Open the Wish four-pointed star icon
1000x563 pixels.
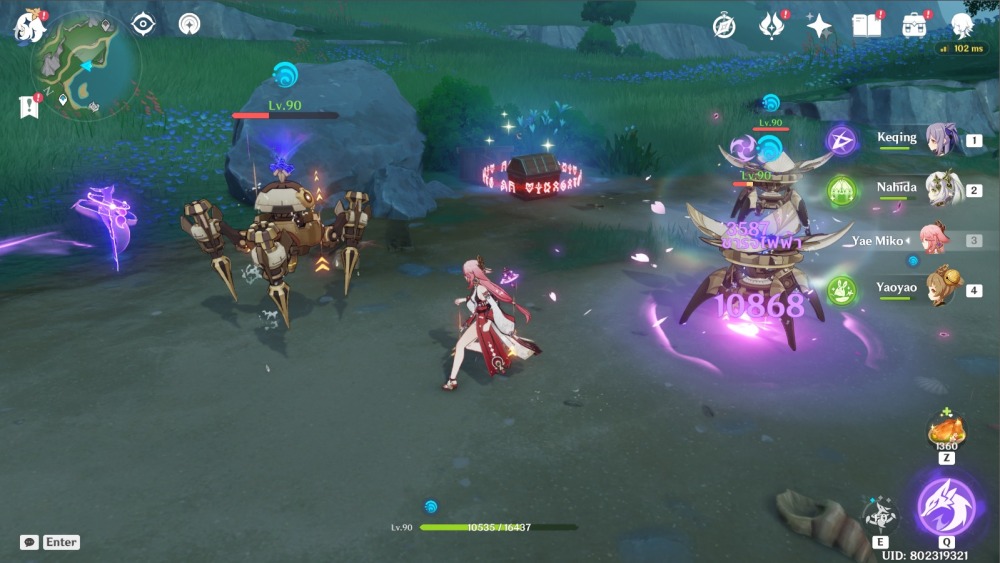(819, 26)
